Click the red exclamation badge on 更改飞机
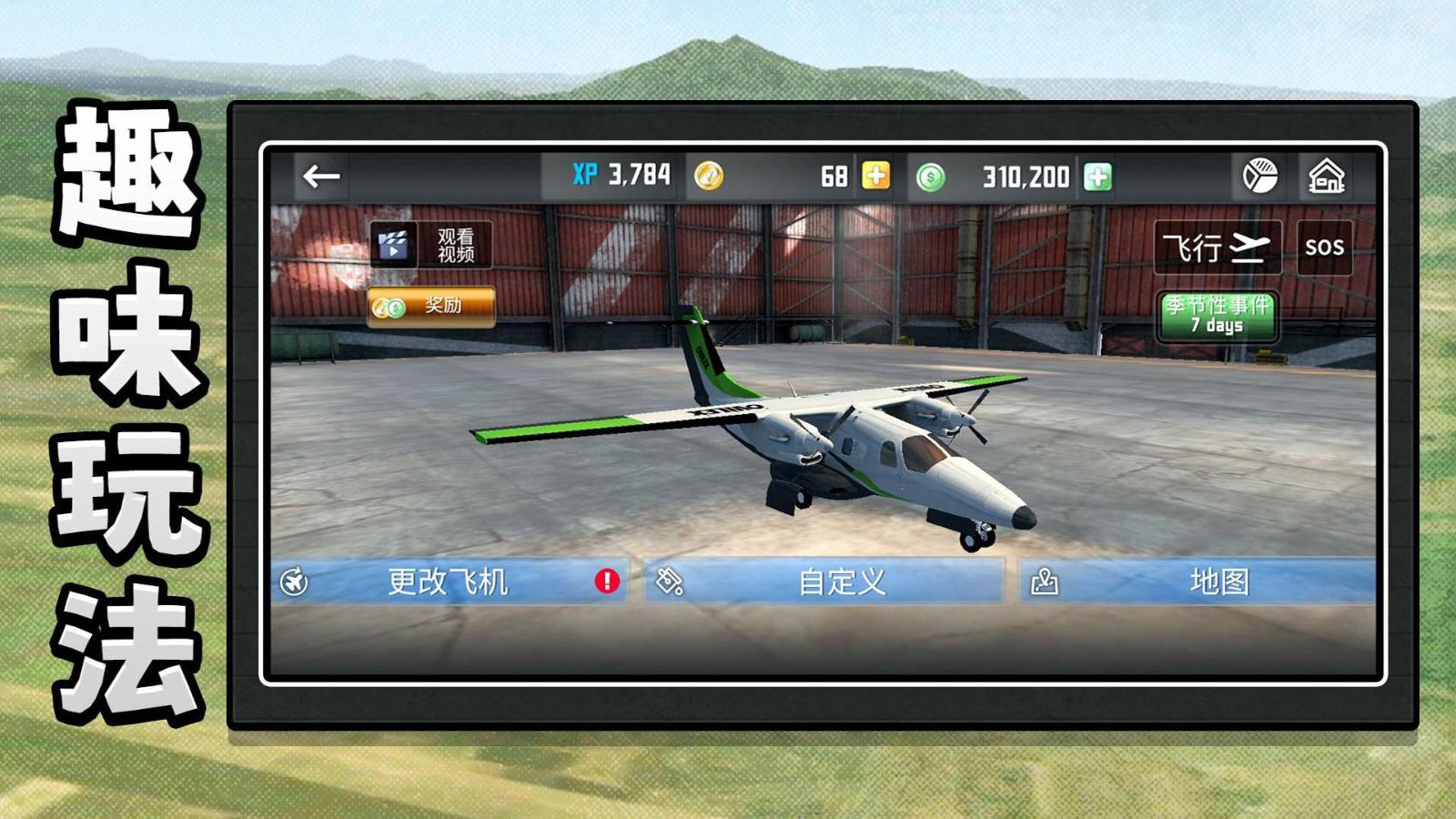 coord(606,579)
